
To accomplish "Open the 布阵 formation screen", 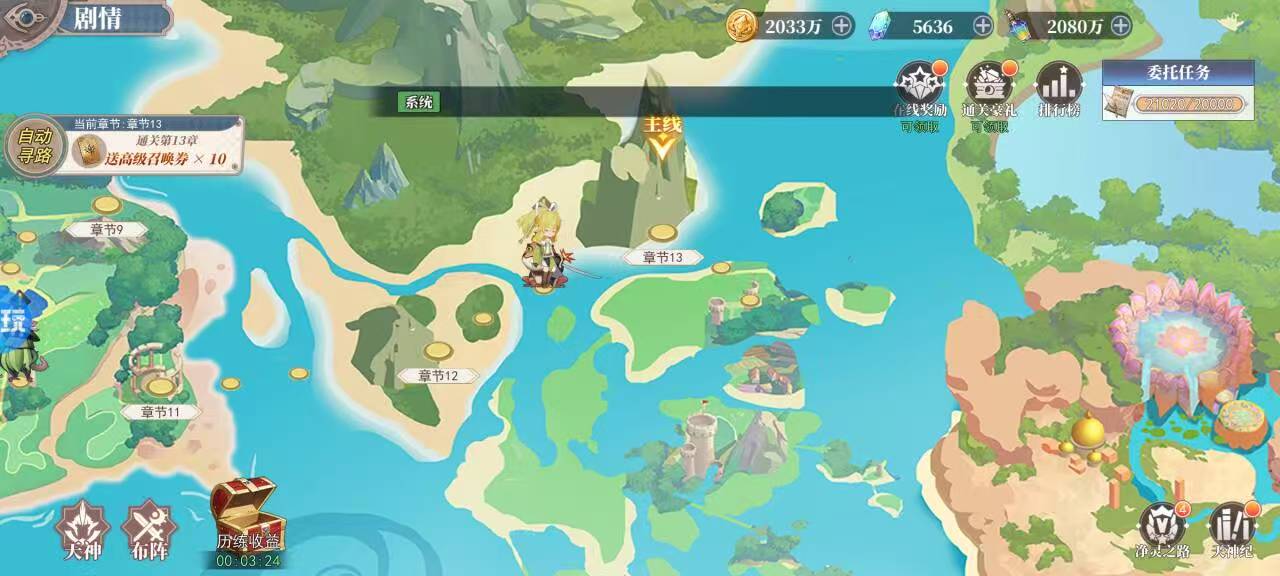I will (148, 526).
